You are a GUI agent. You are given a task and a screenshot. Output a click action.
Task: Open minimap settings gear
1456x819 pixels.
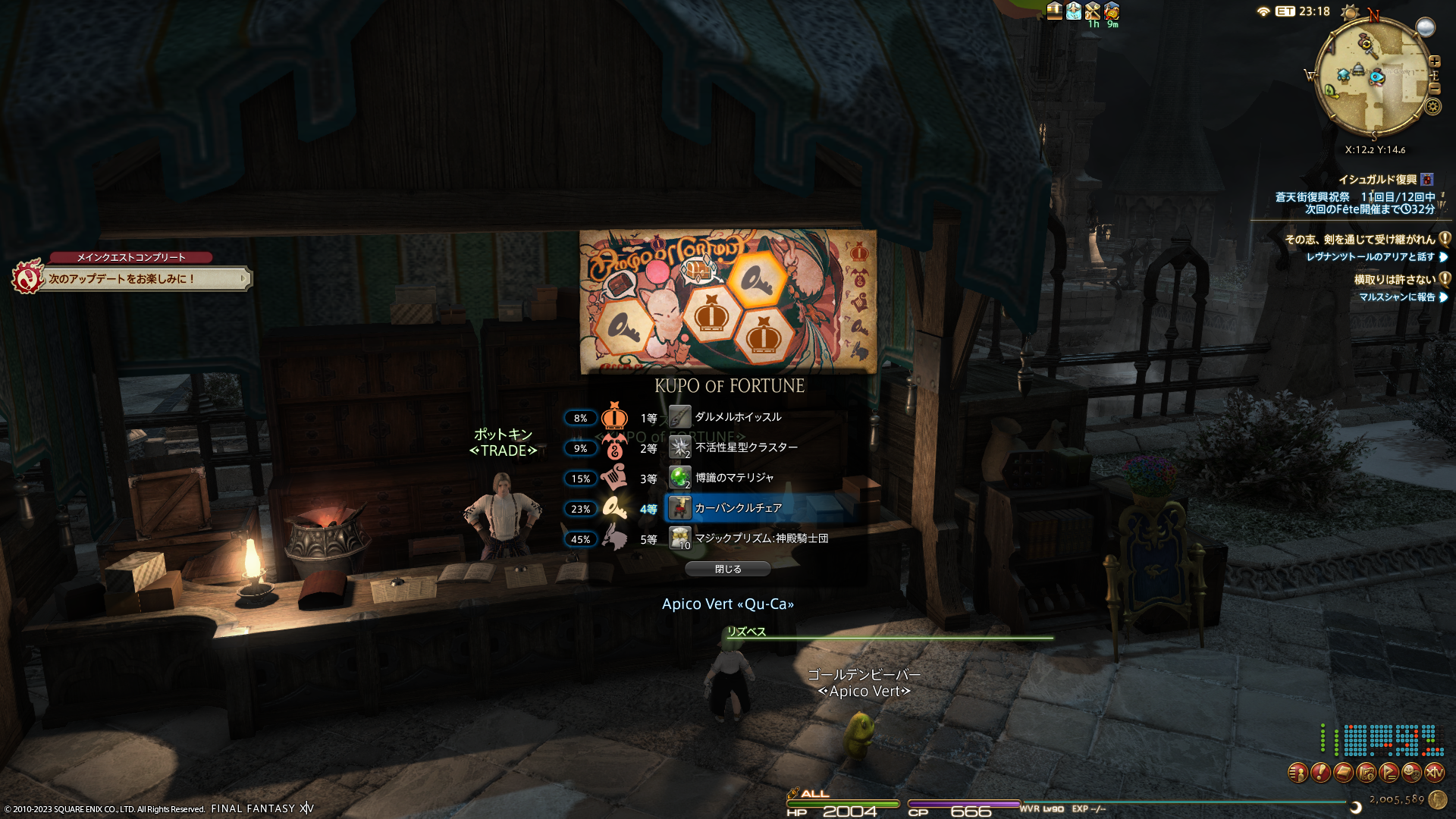(x=1432, y=106)
